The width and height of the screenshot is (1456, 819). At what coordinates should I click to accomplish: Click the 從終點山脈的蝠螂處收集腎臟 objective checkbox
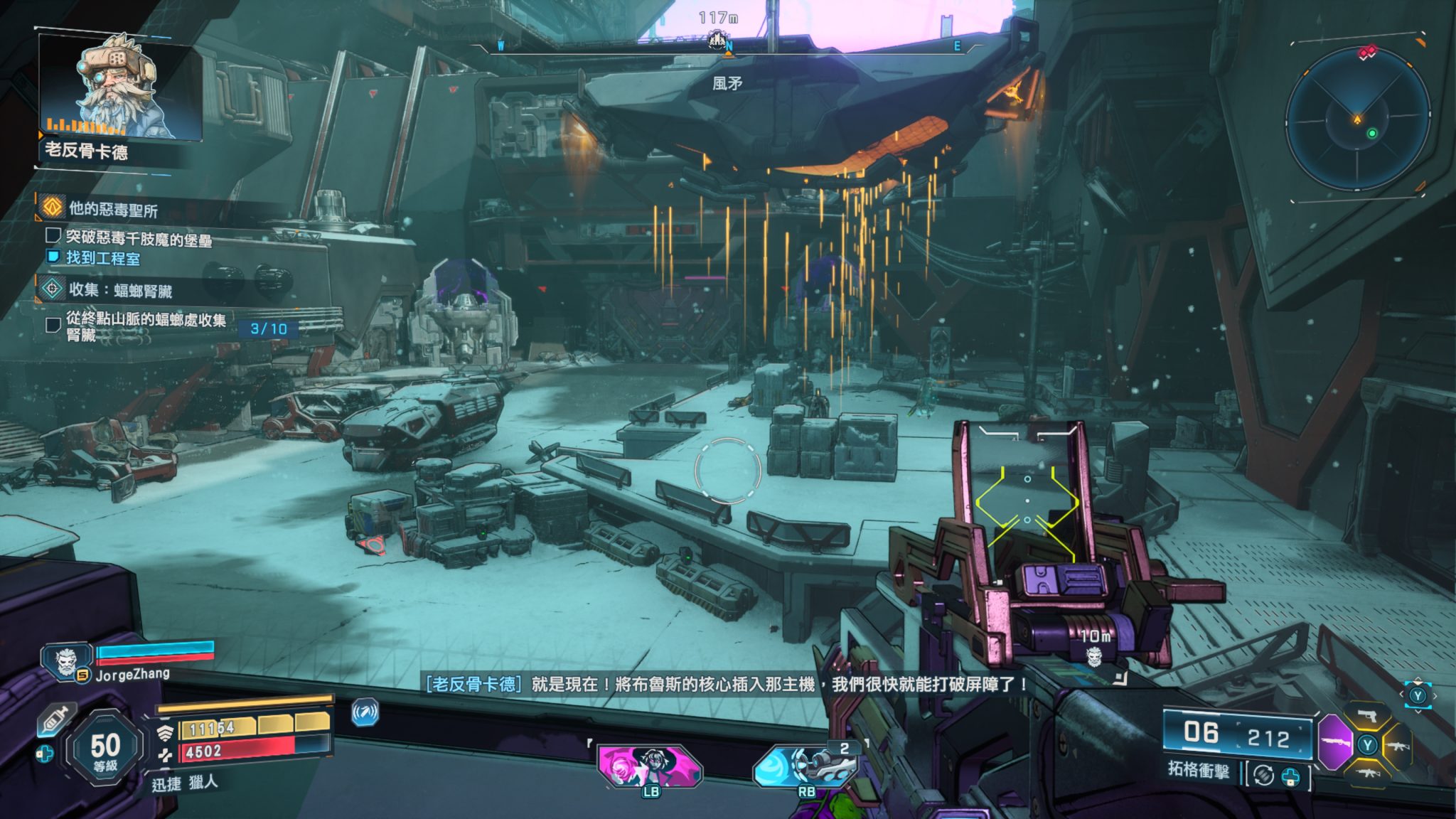[53, 325]
